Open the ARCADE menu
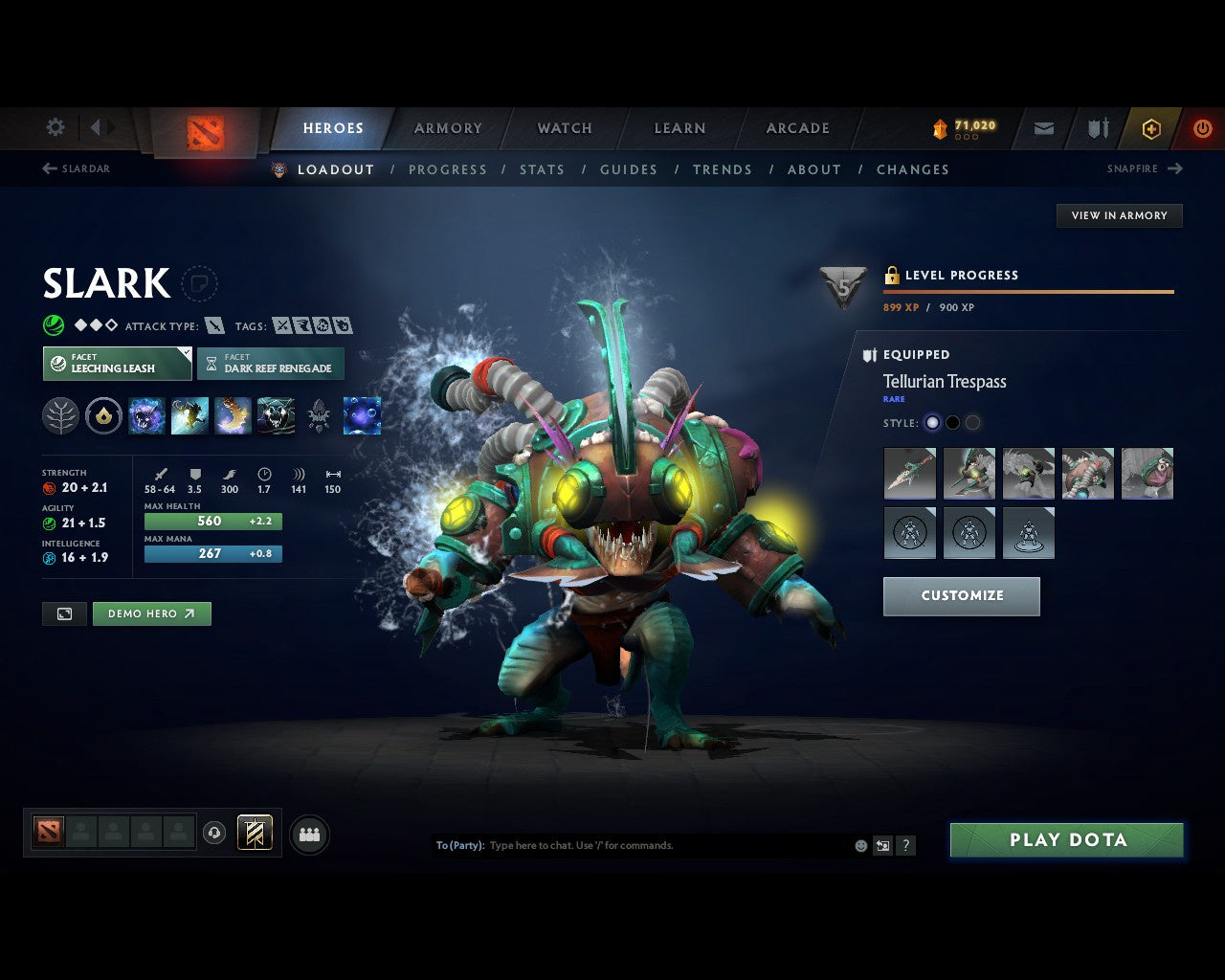Viewport: 1225px width, 980px height. [797, 127]
